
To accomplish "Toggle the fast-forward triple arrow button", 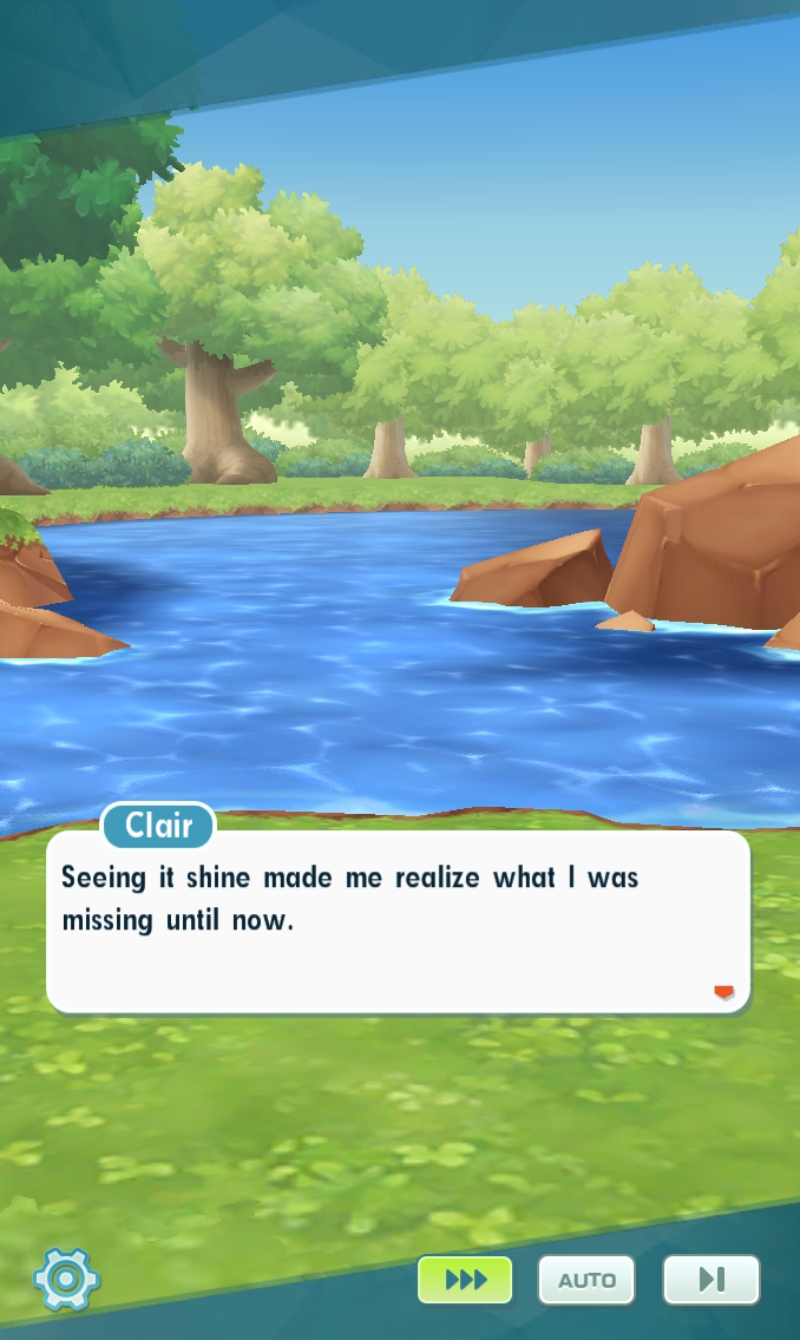I will [465, 1279].
